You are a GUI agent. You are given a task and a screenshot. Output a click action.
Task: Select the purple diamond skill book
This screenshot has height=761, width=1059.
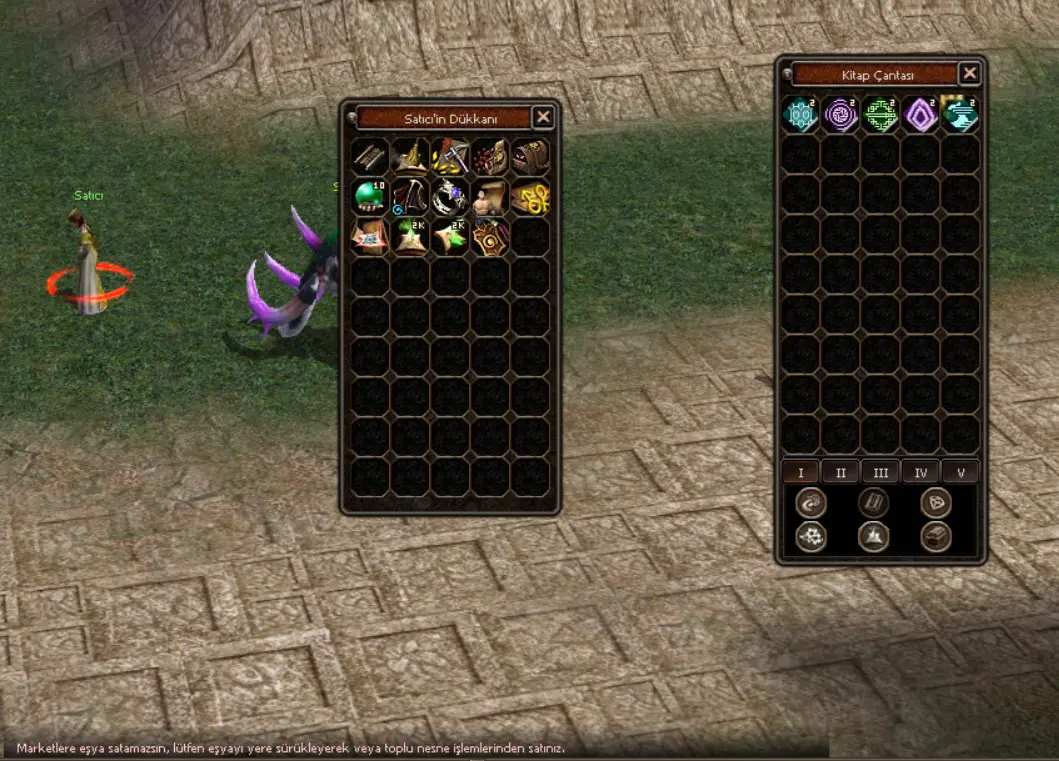tap(921, 115)
